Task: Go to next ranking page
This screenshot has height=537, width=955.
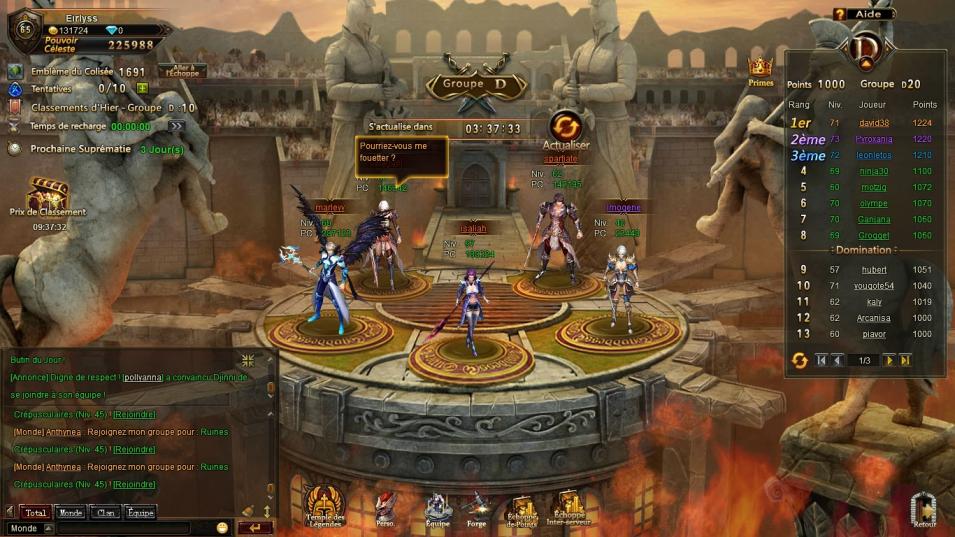Action: click(888, 360)
